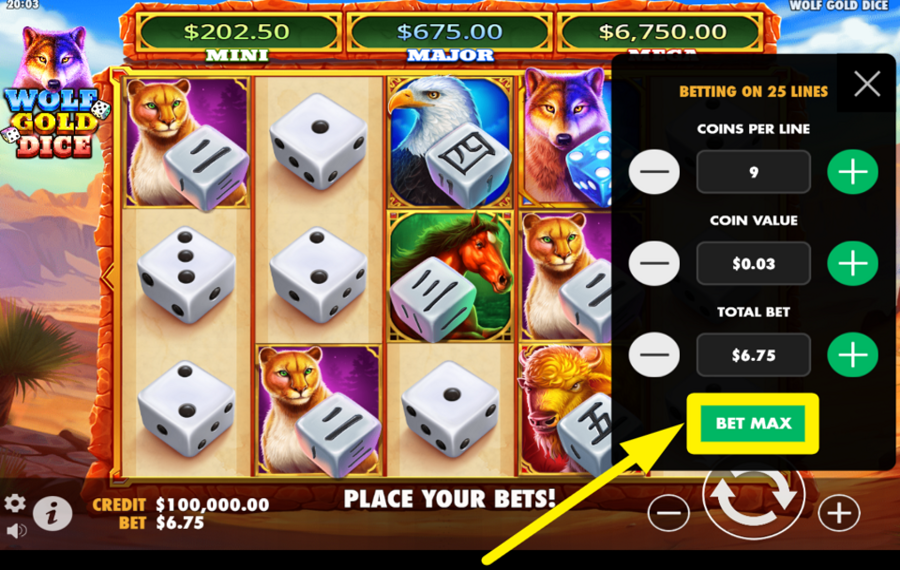The width and height of the screenshot is (900, 570).
Task: Click the minus button beside spin
Action: [668, 513]
